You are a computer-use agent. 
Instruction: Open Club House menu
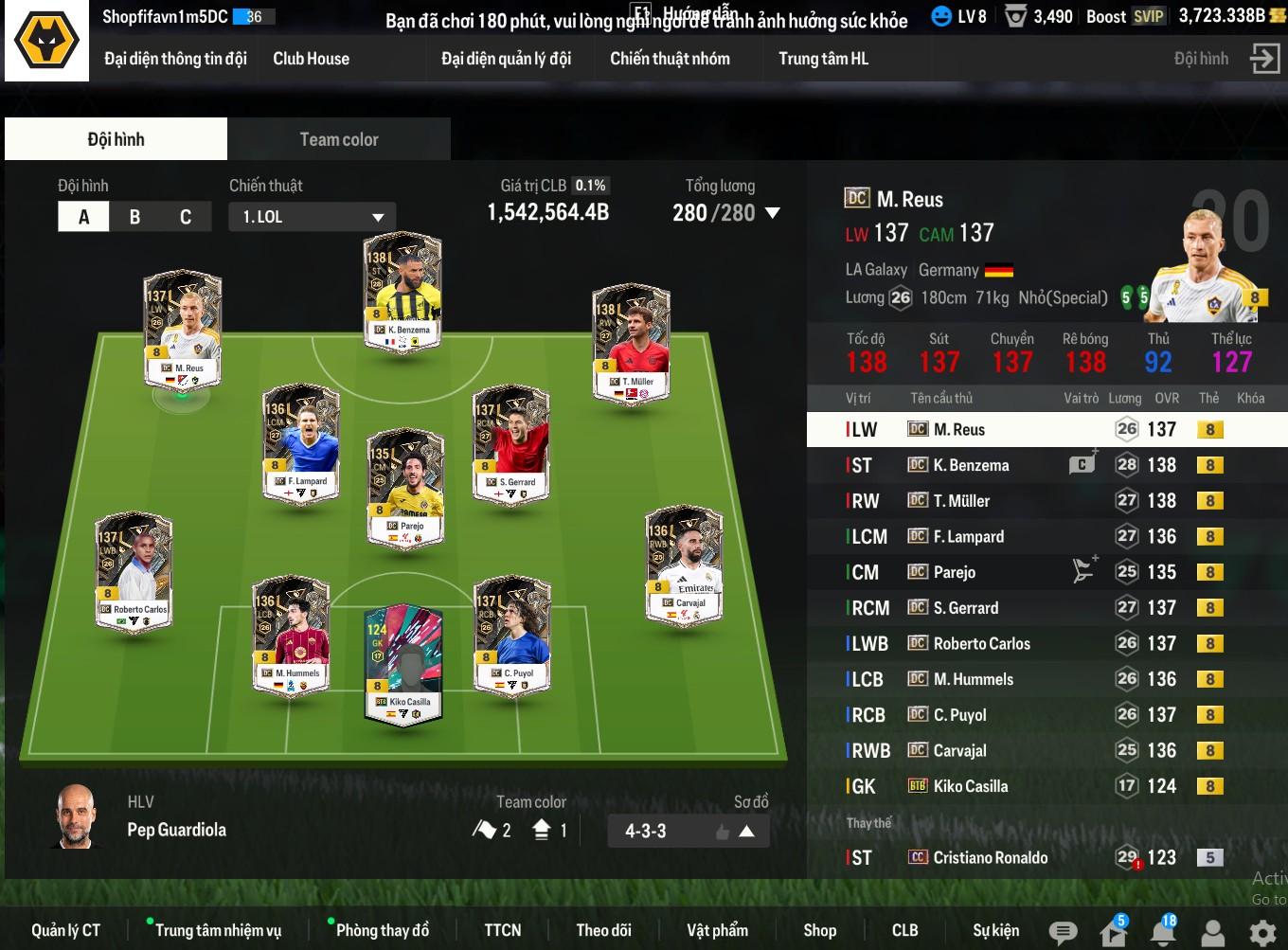[311, 59]
